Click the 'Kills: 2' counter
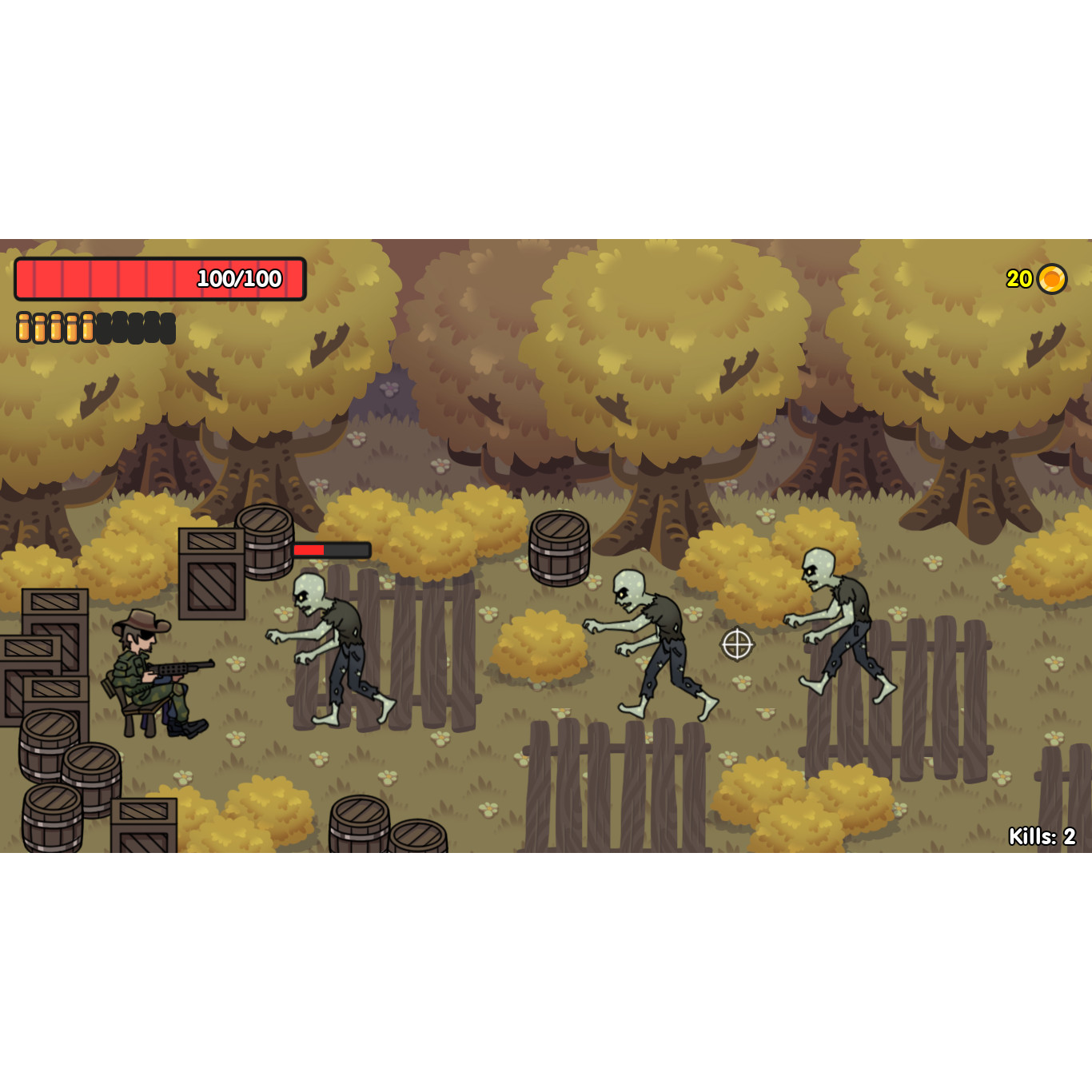Viewport: 1092px width, 1092px height. point(1041,837)
